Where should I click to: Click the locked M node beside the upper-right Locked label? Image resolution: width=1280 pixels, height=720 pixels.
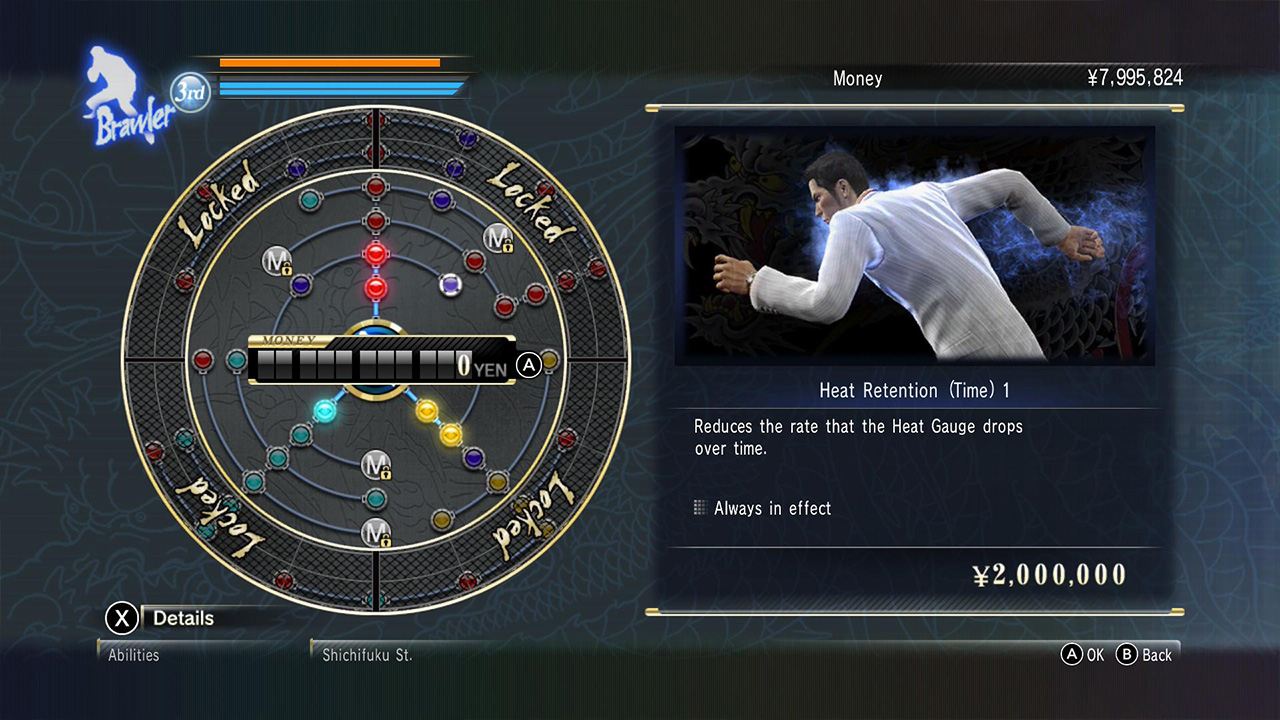coord(497,238)
